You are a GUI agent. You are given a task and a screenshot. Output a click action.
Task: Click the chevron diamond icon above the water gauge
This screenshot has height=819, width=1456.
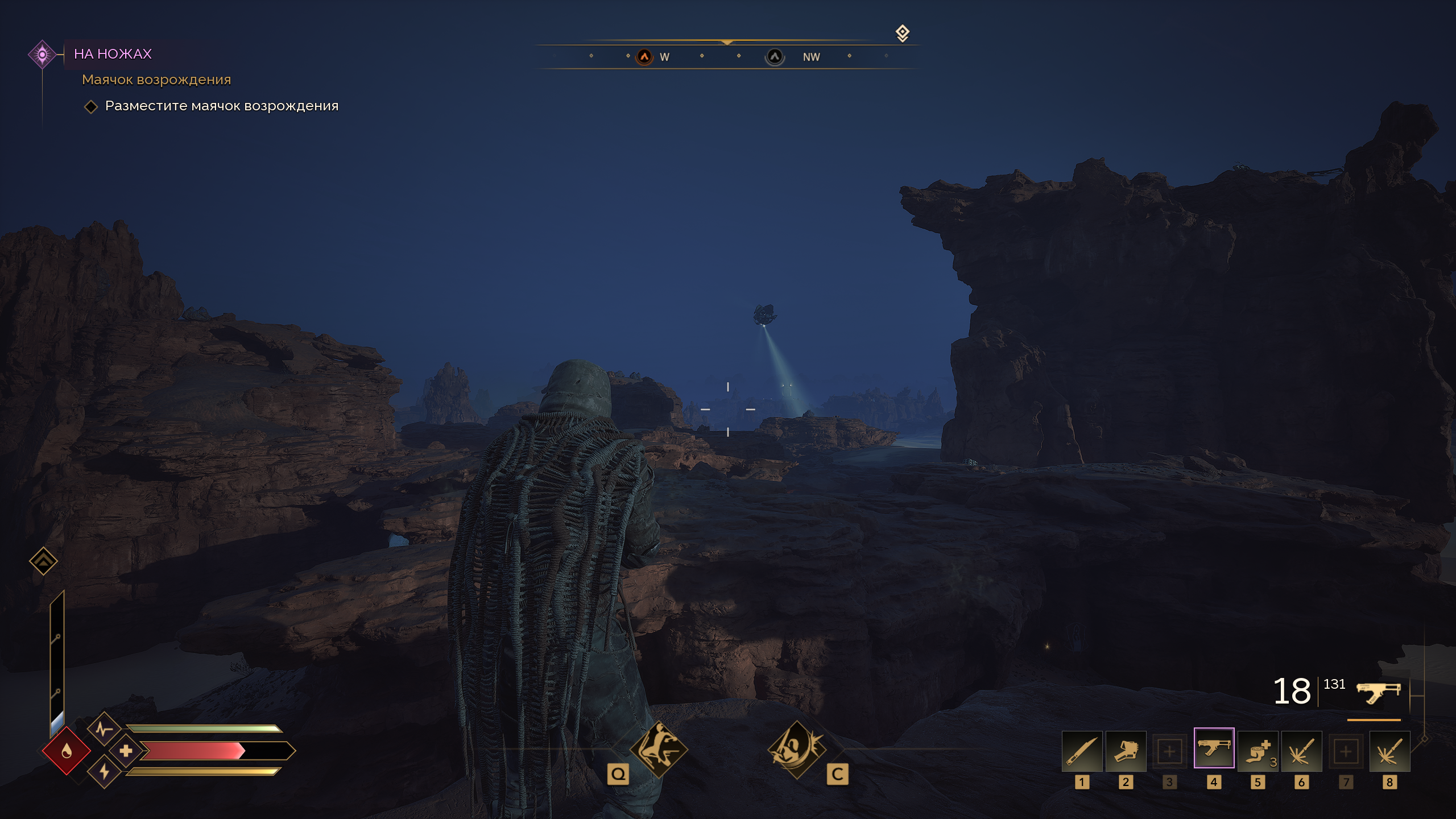[43, 561]
